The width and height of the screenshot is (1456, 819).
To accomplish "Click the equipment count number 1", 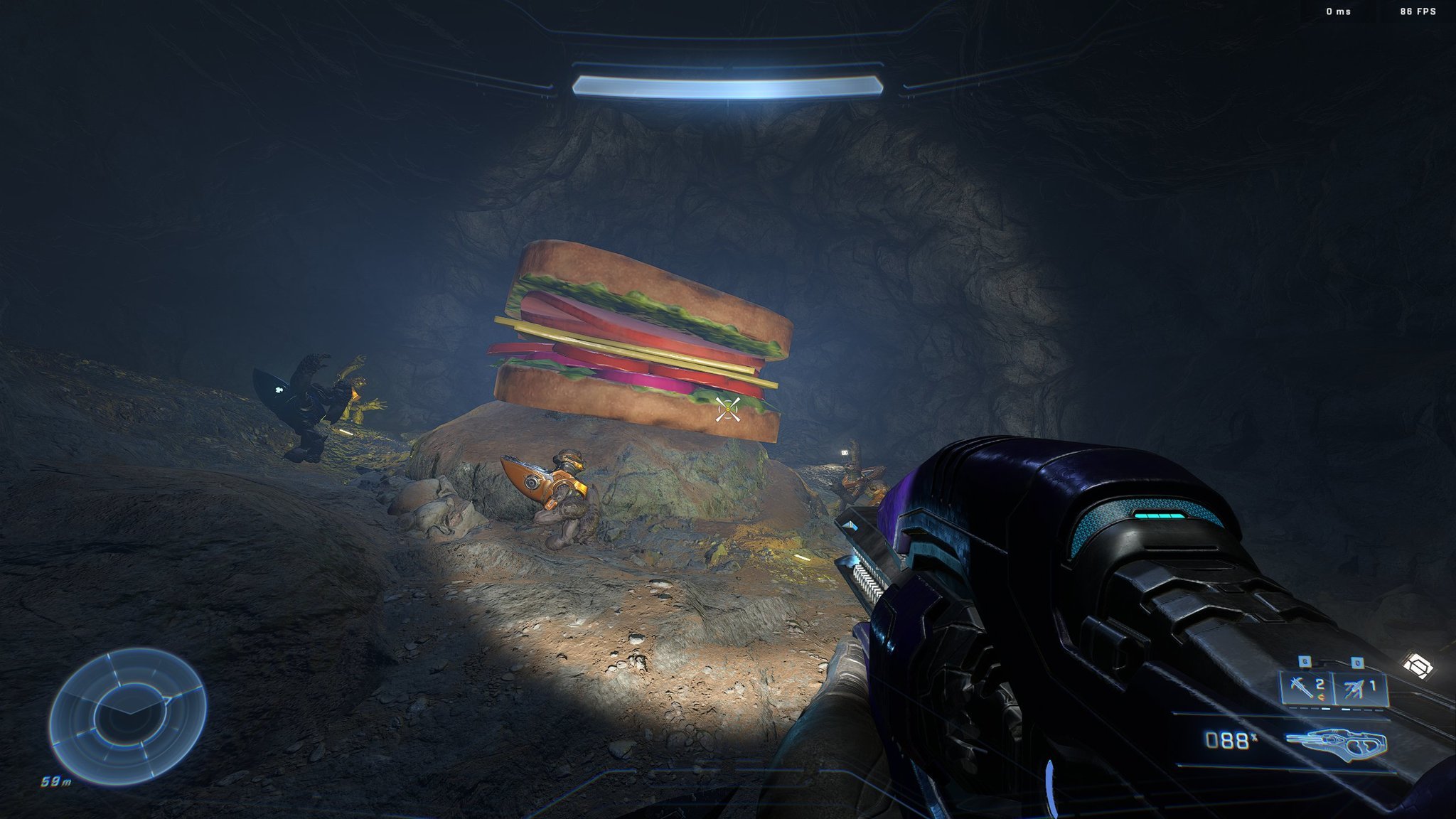I will [1374, 684].
